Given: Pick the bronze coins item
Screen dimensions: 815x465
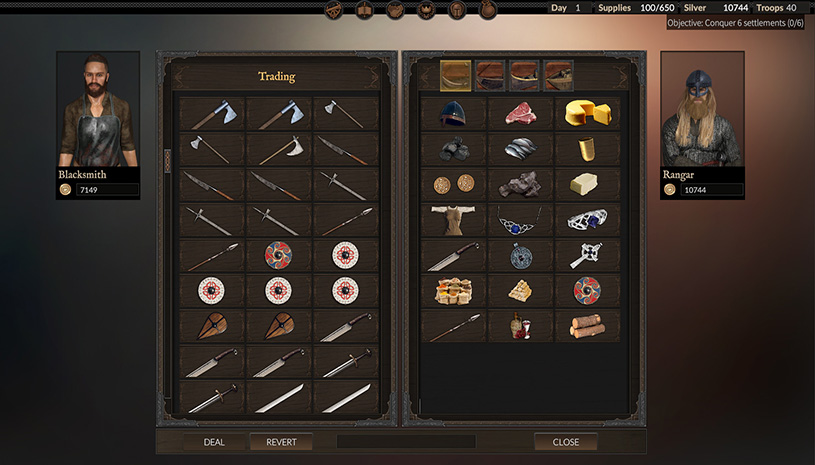Looking at the screenshot, I should coord(453,184).
